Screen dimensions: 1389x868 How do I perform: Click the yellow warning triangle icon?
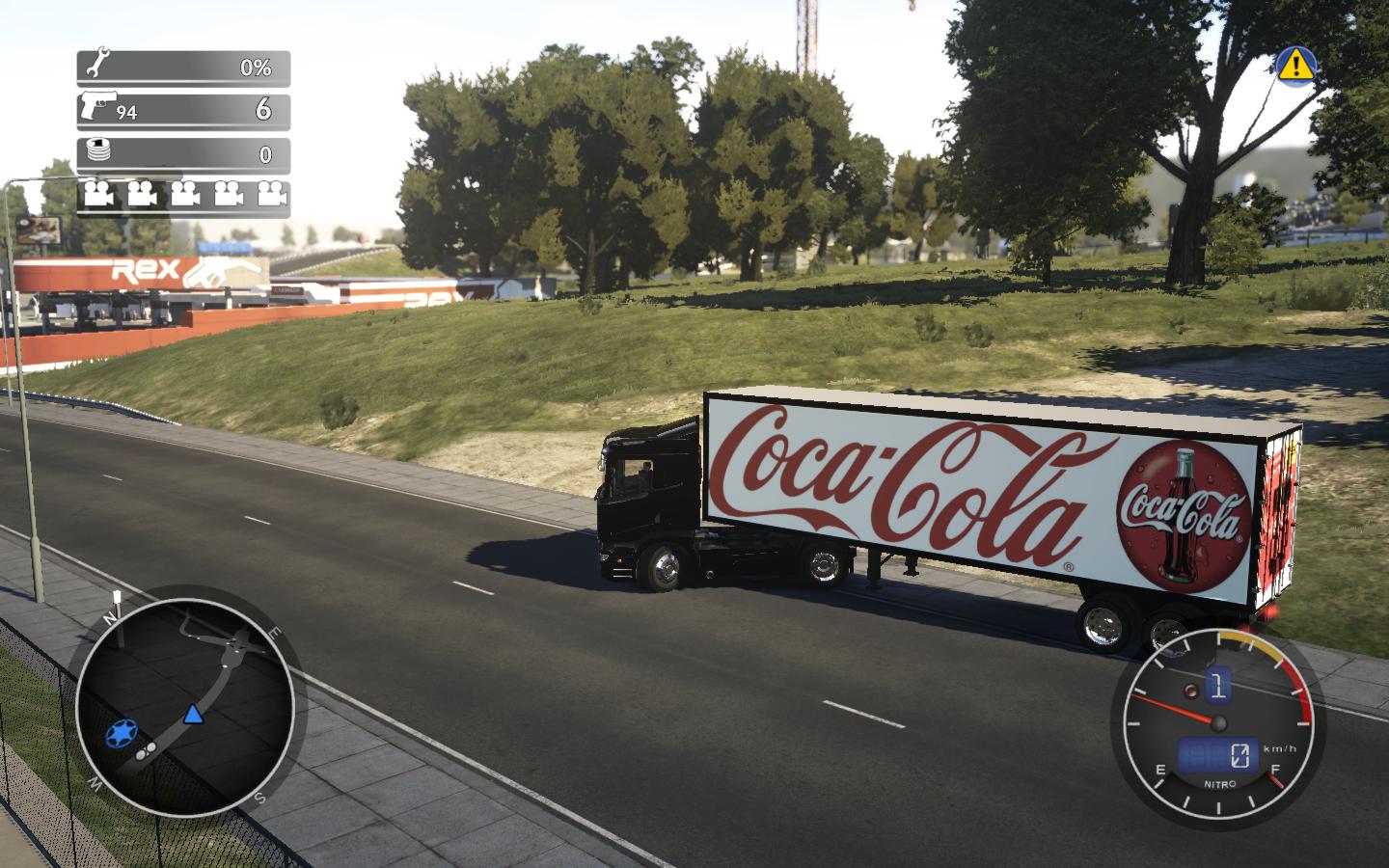(1296, 65)
